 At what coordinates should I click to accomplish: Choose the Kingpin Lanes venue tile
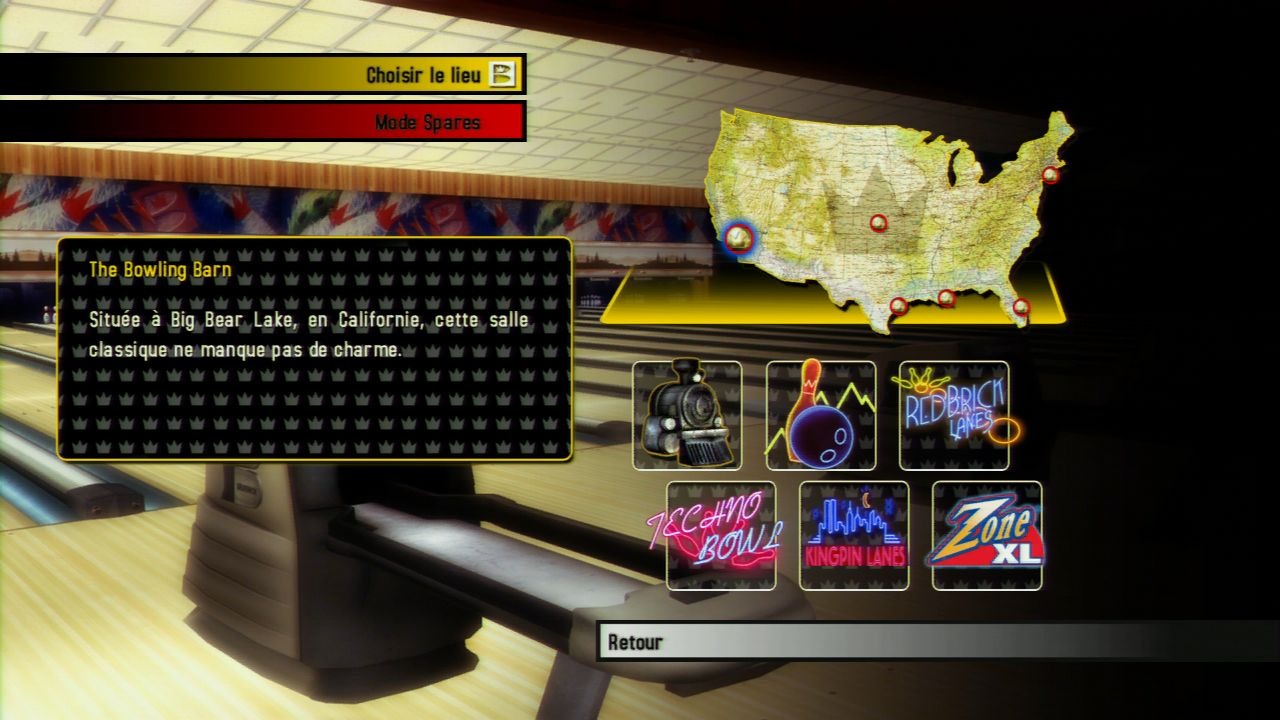854,535
